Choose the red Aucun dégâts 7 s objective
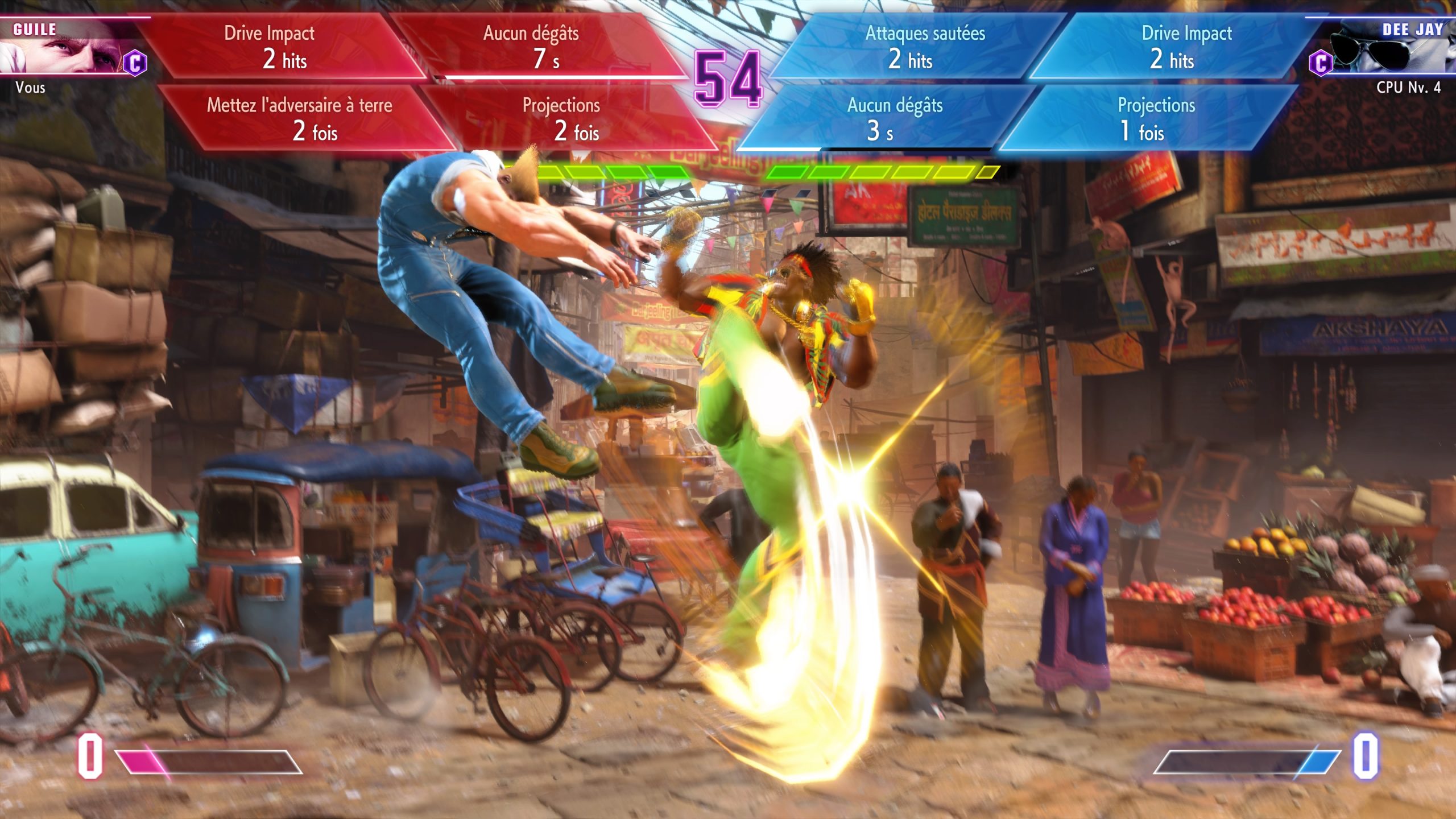This screenshot has height=819, width=1456. click(537, 47)
